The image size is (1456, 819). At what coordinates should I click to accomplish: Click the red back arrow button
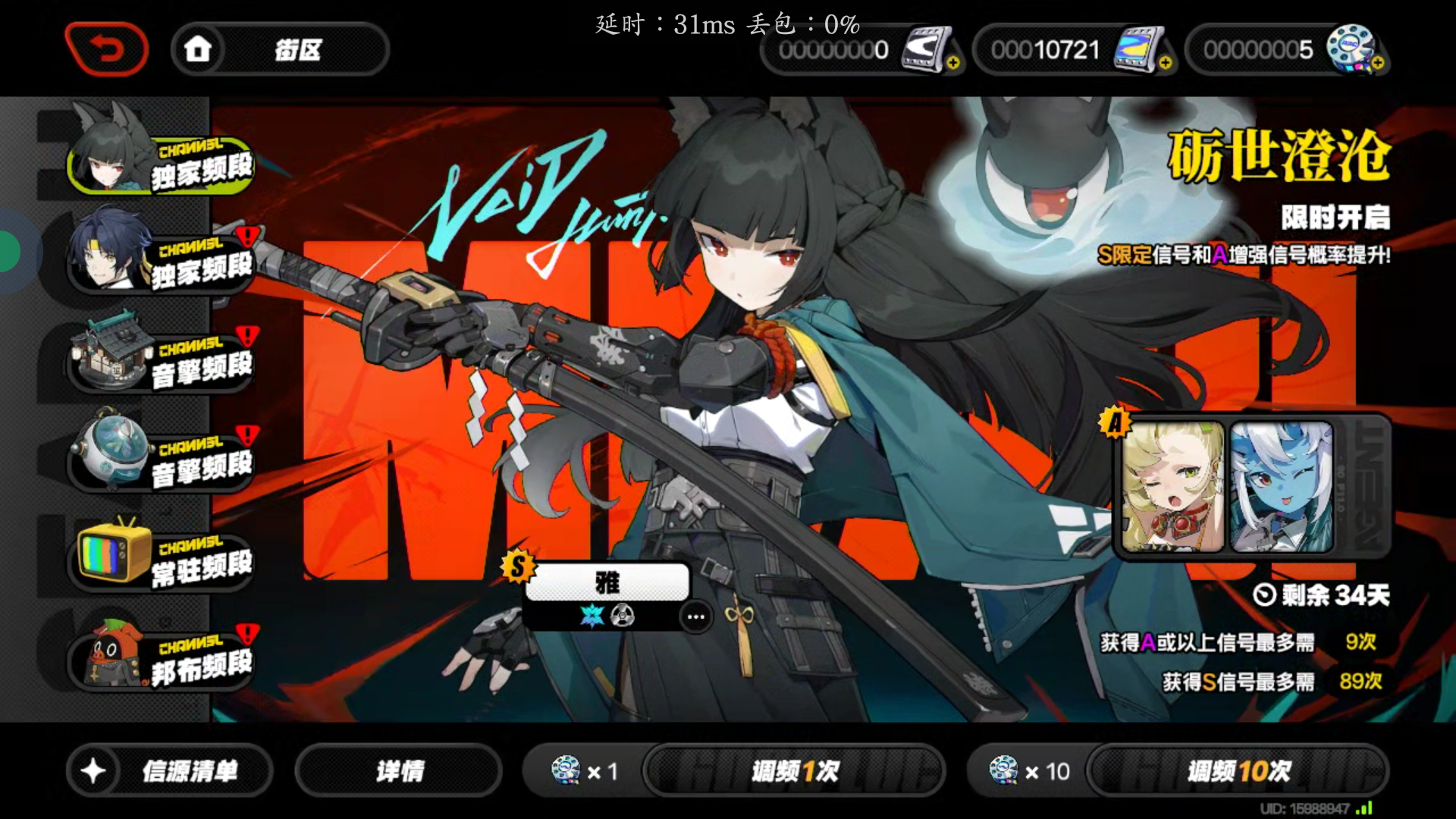click(x=107, y=49)
